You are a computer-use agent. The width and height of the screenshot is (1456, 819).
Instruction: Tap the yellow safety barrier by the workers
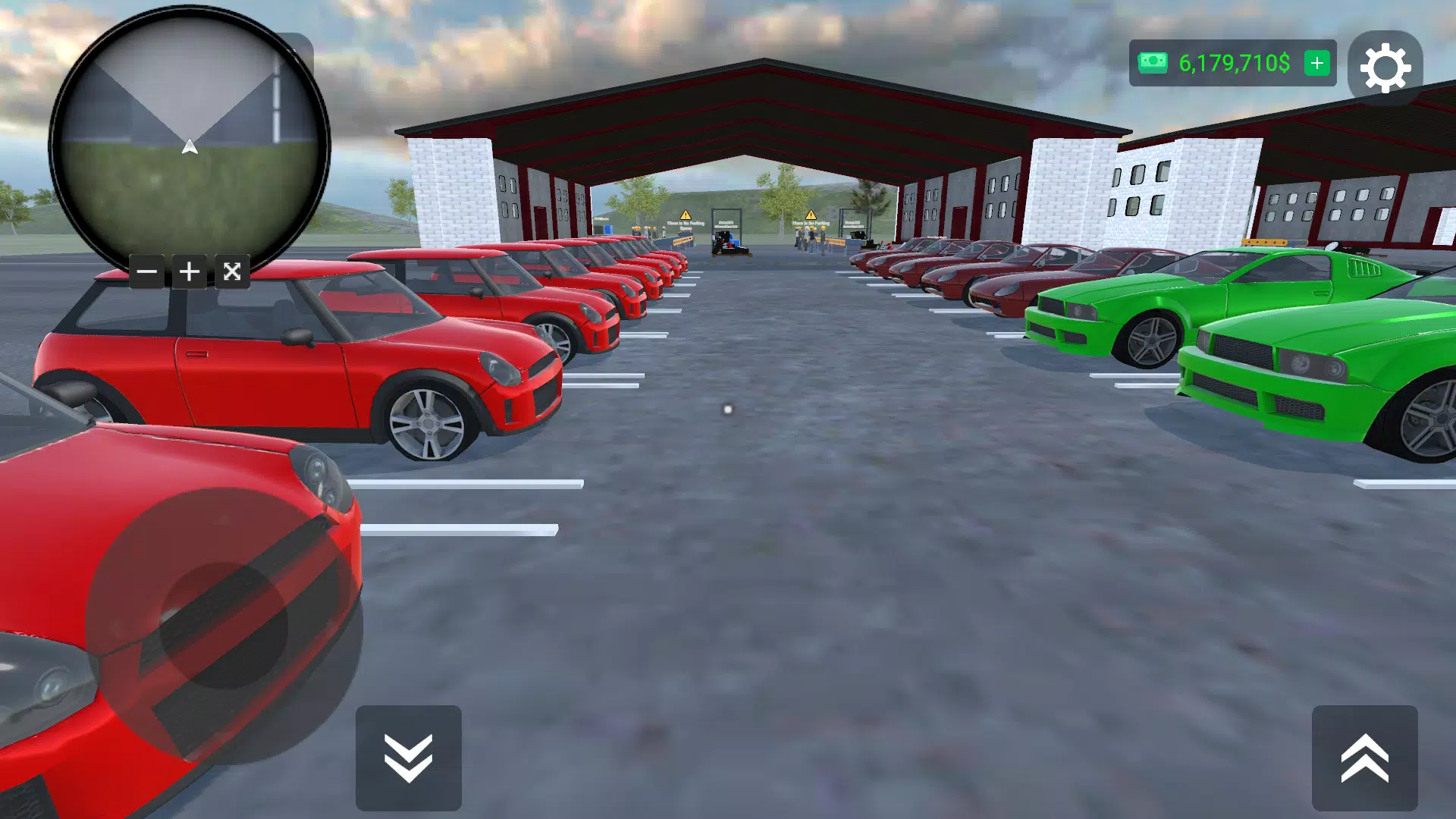(x=683, y=240)
